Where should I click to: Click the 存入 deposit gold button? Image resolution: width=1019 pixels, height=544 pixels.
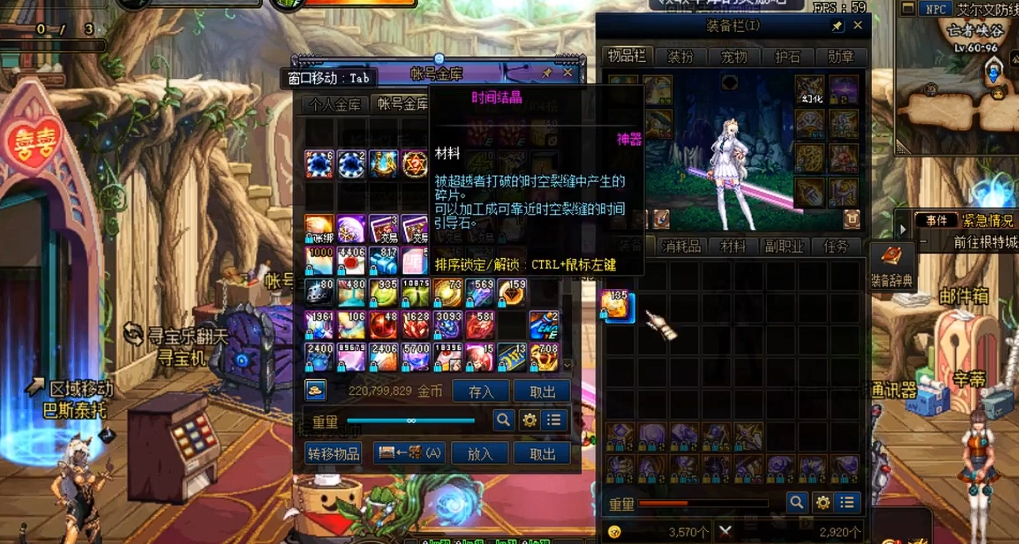pyautogui.click(x=481, y=392)
